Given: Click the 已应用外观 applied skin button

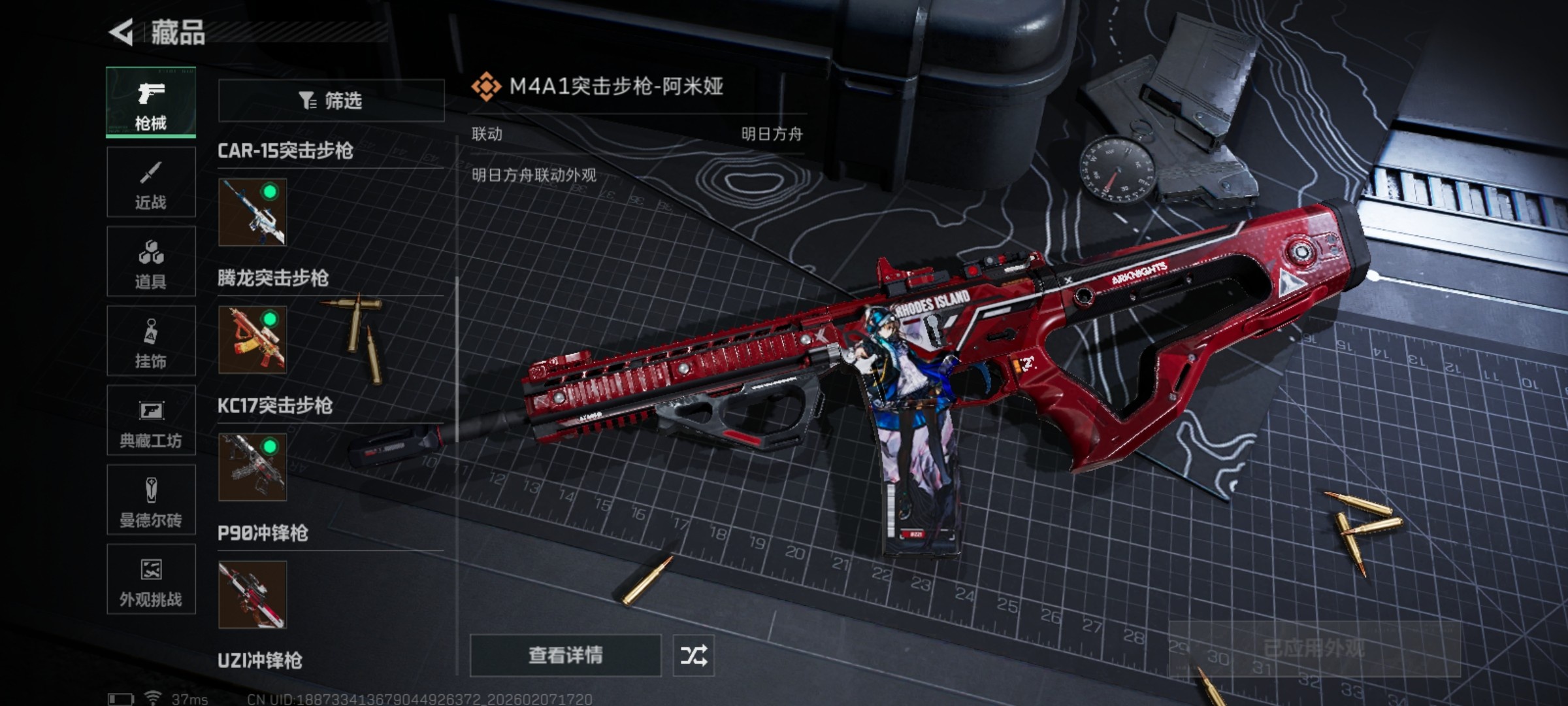Looking at the screenshot, I should (x=1314, y=648).
